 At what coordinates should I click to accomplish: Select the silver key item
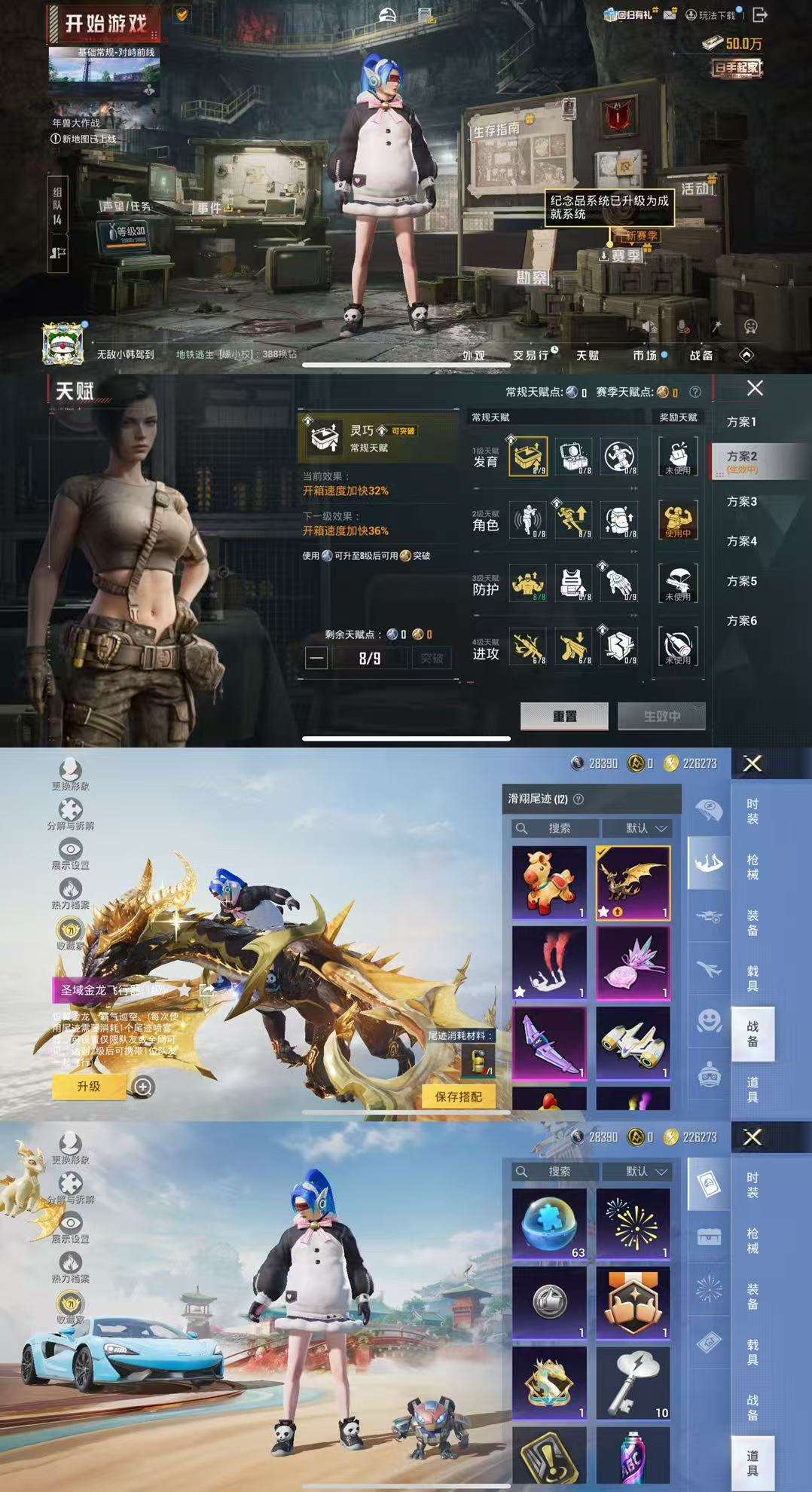click(x=633, y=1382)
